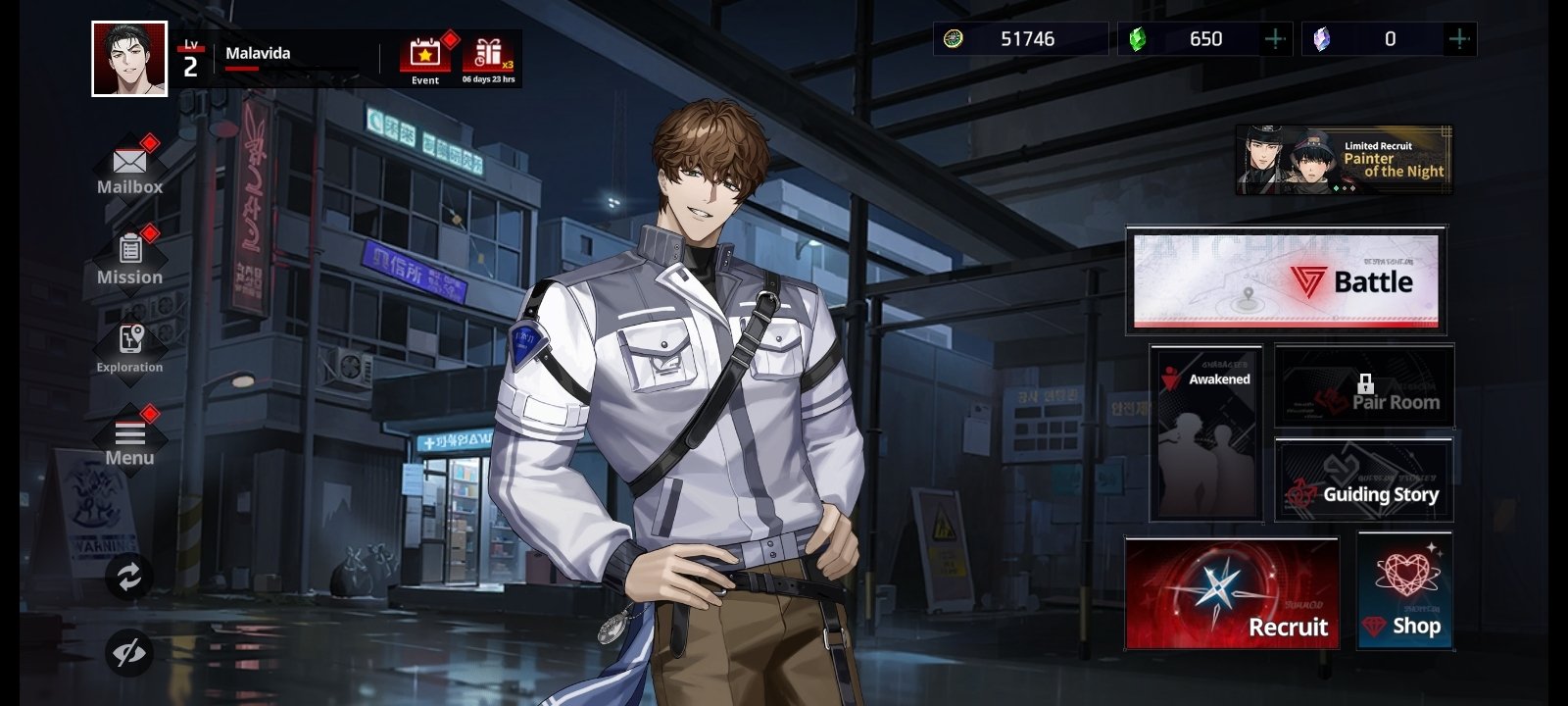The height and width of the screenshot is (706, 1568).
Task: Start a Battle
Action: pyautogui.click(x=1286, y=280)
